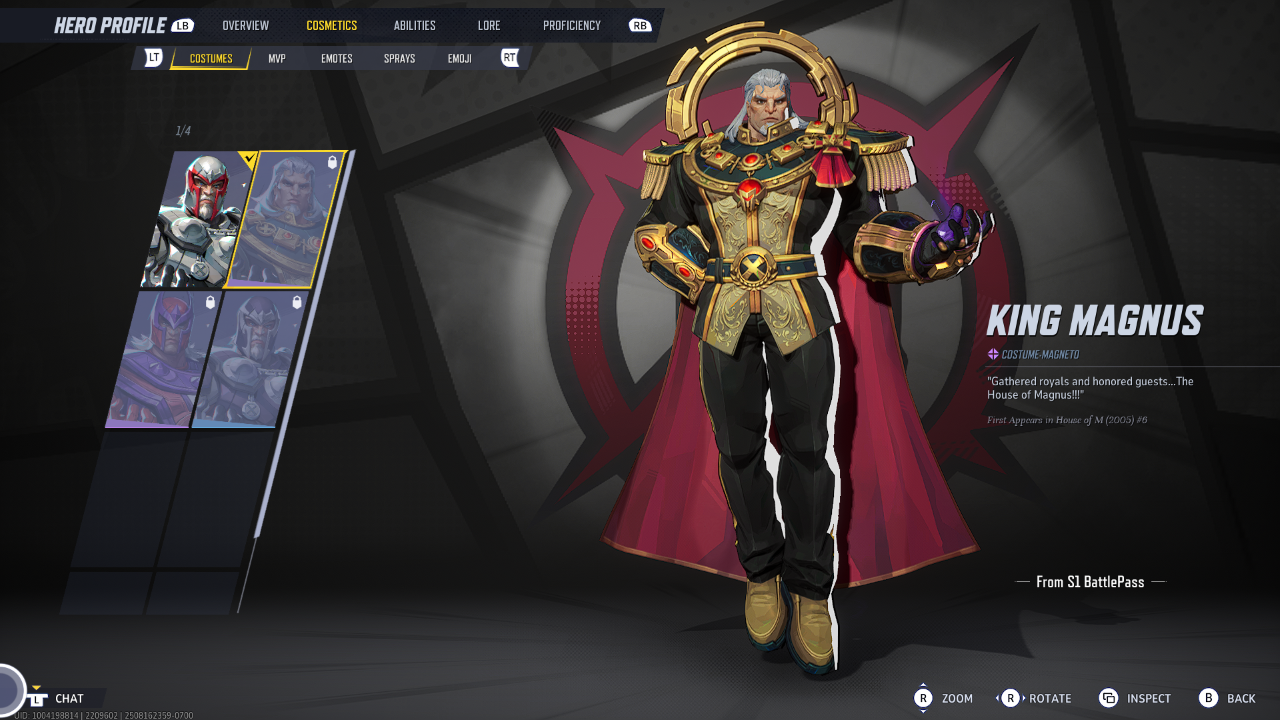Open the Overview tab
The height and width of the screenshot is (720, 1280).
coord(245,26)
